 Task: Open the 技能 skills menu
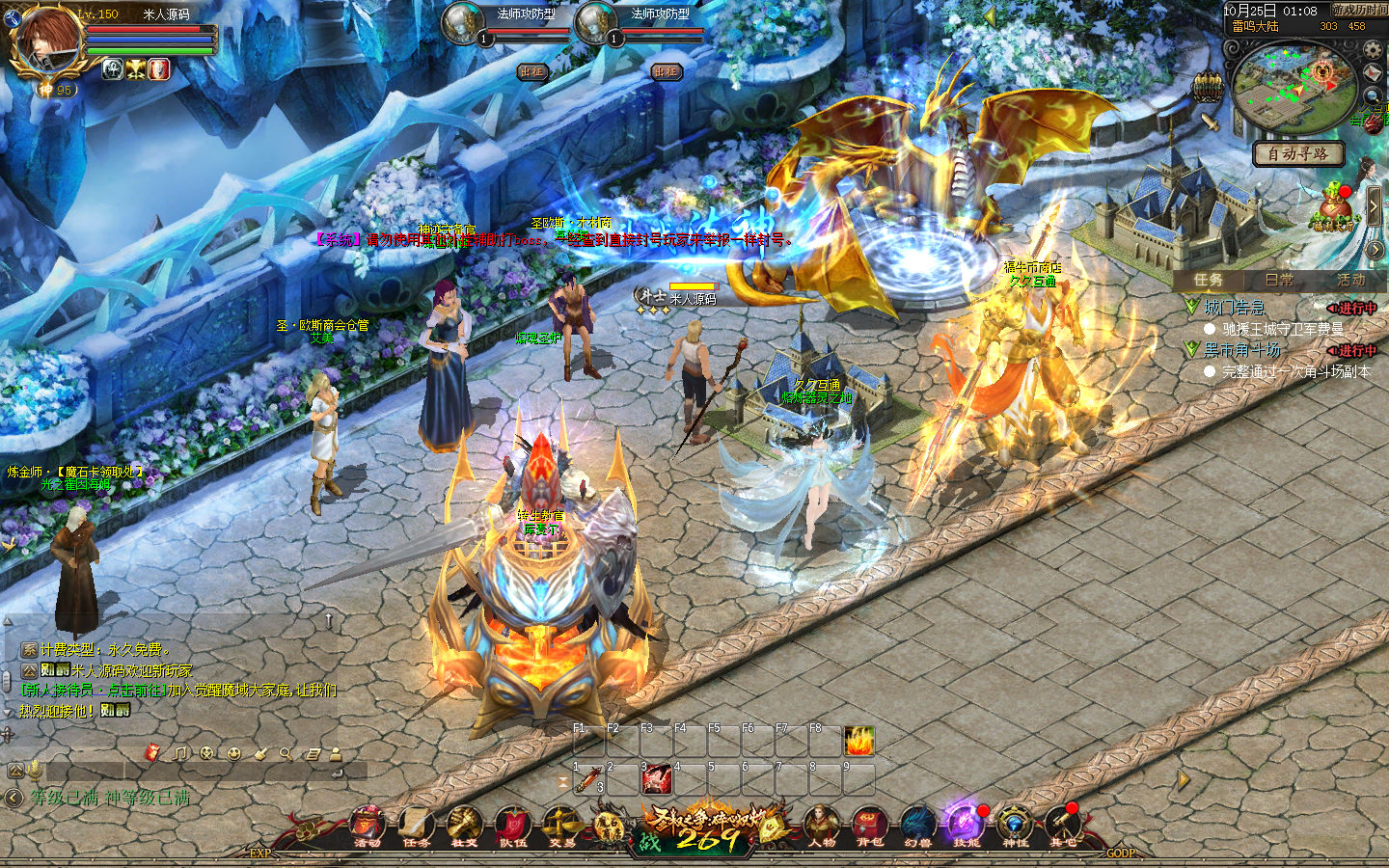(x=966, y=825)
